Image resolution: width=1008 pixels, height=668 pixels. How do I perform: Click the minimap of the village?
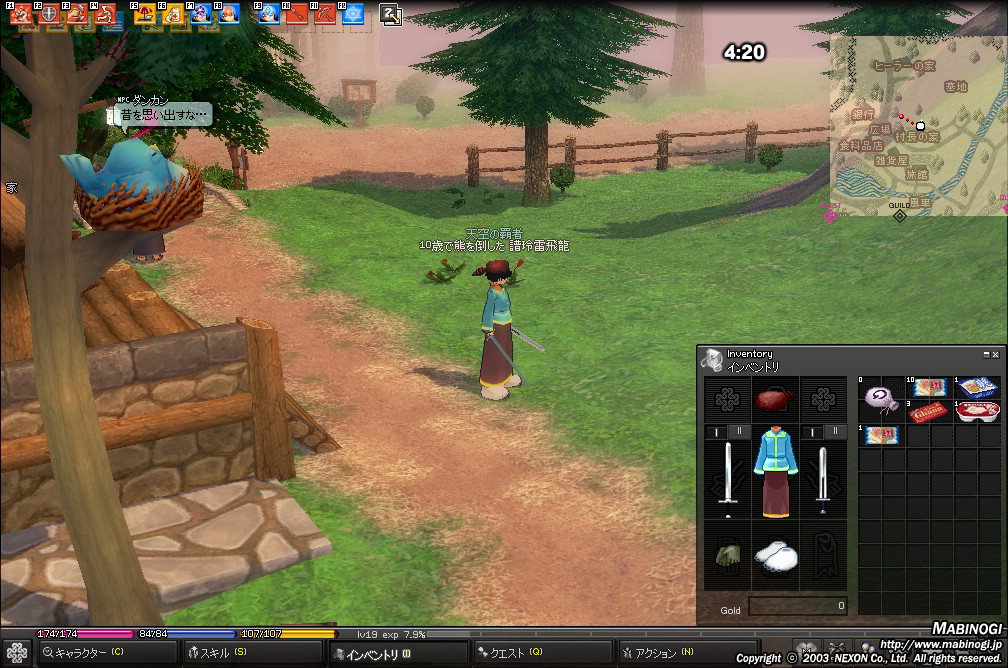pos(916,125)
